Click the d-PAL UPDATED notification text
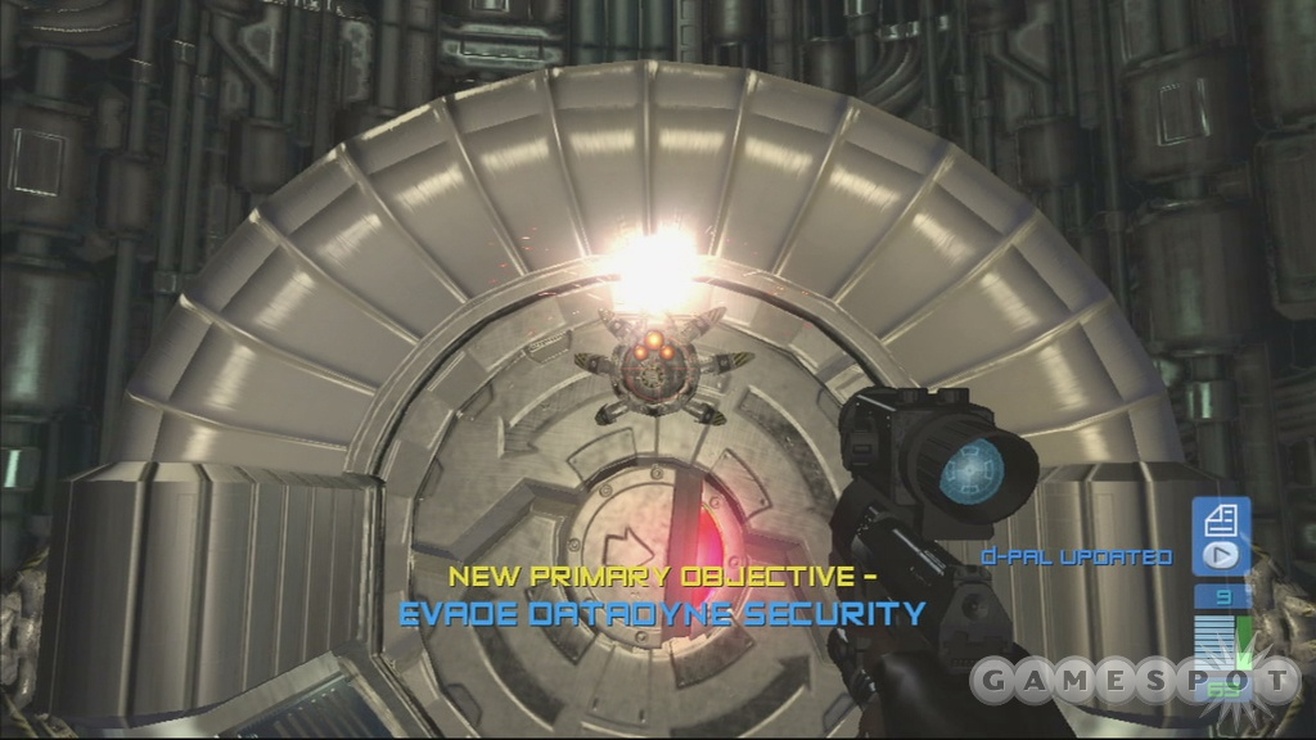 (1075, 558)
